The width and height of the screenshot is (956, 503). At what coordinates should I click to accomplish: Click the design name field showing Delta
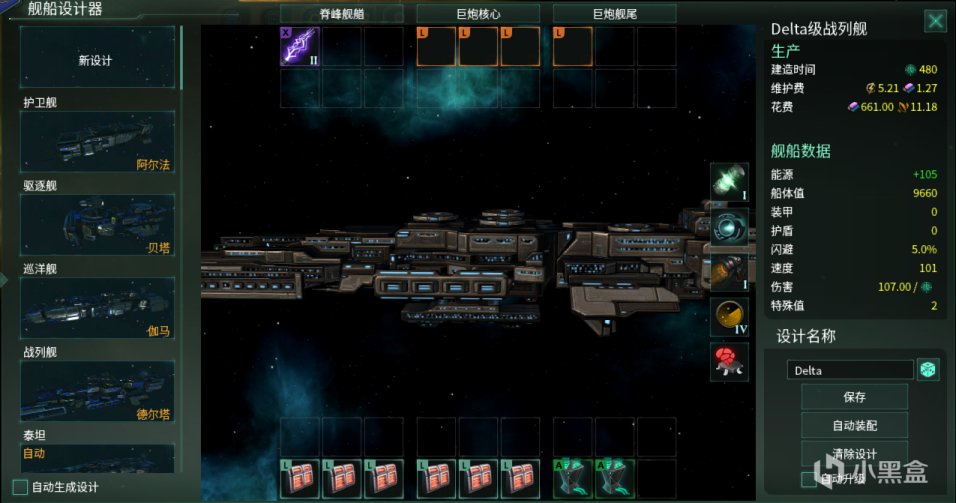pos(850,370)
